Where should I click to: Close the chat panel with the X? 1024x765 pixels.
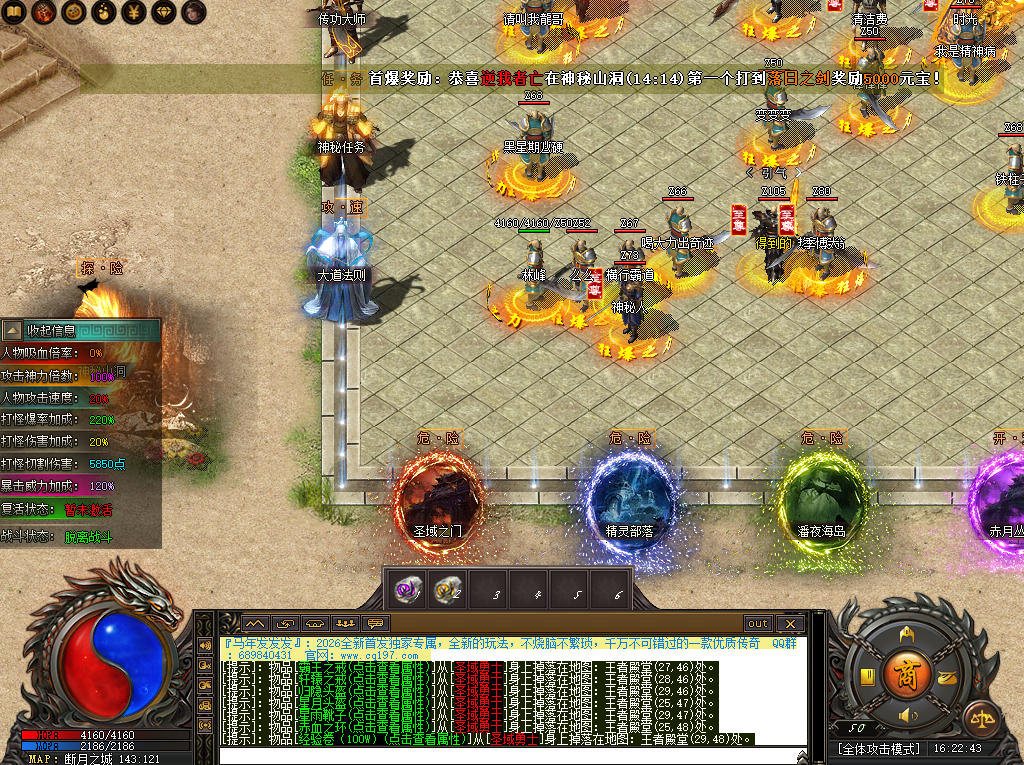click(789, 623)
